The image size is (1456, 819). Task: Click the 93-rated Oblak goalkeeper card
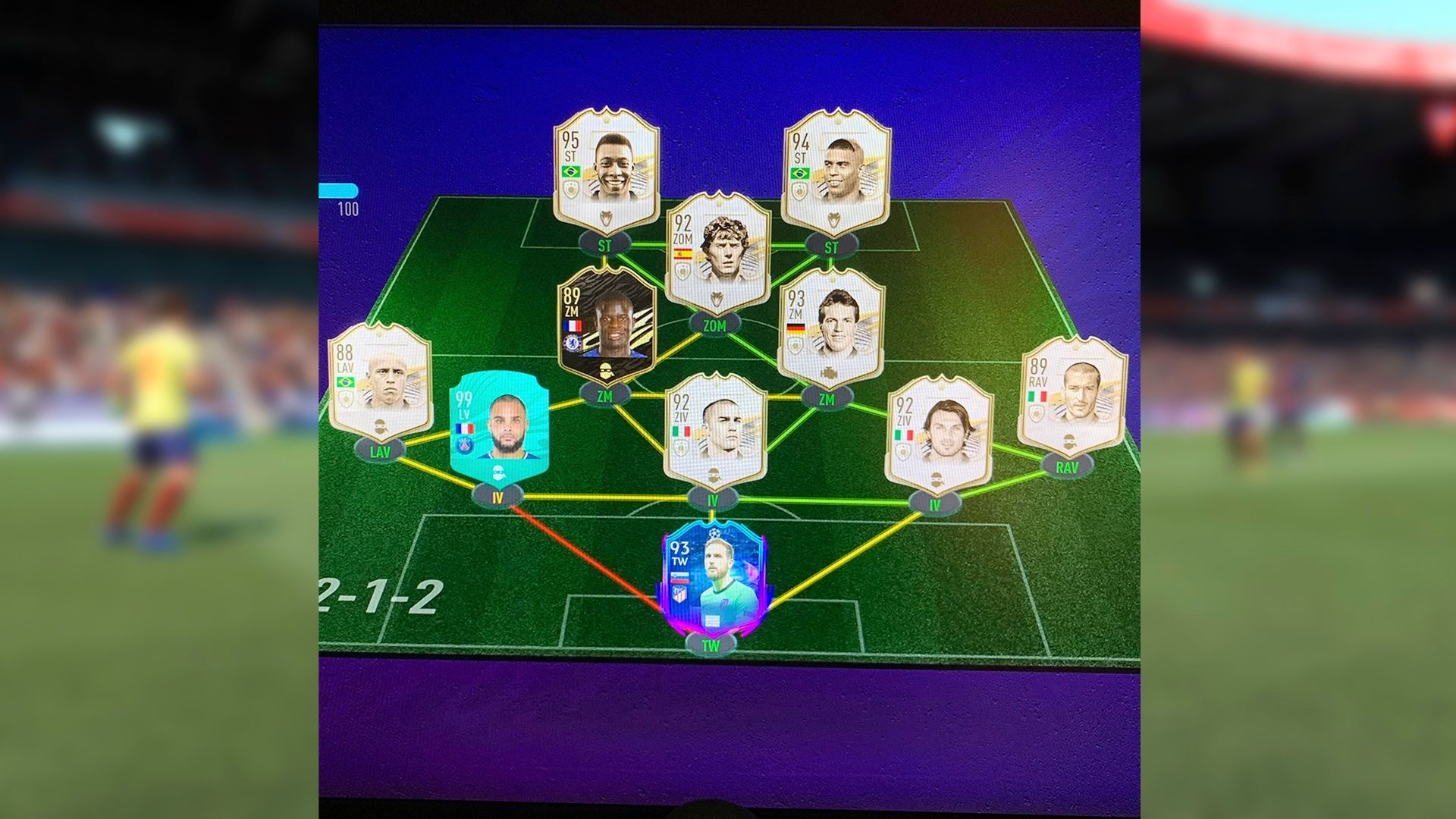(x=713, y=584)
